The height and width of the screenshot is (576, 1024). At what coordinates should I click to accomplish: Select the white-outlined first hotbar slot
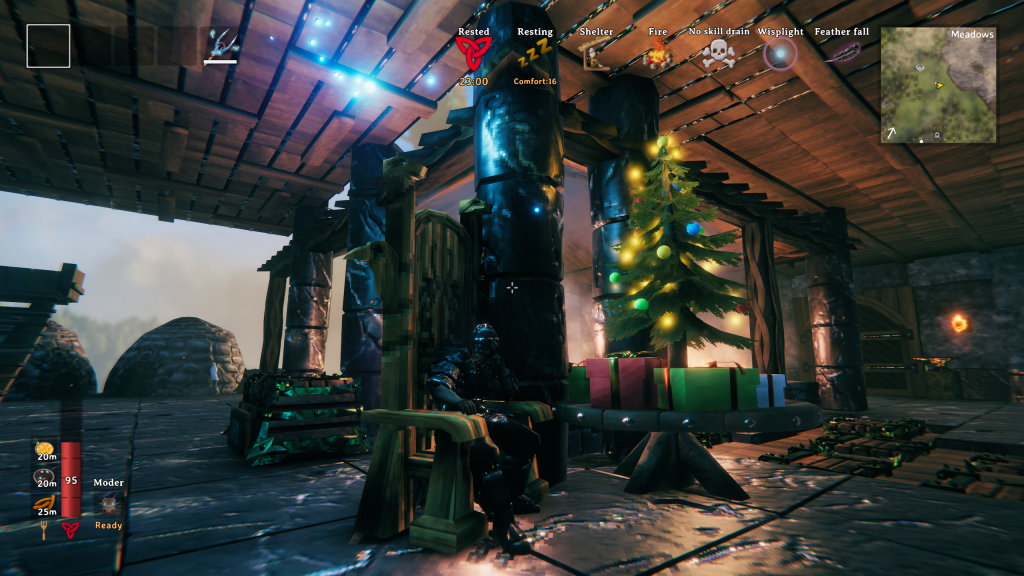click(x=48, y=46)
